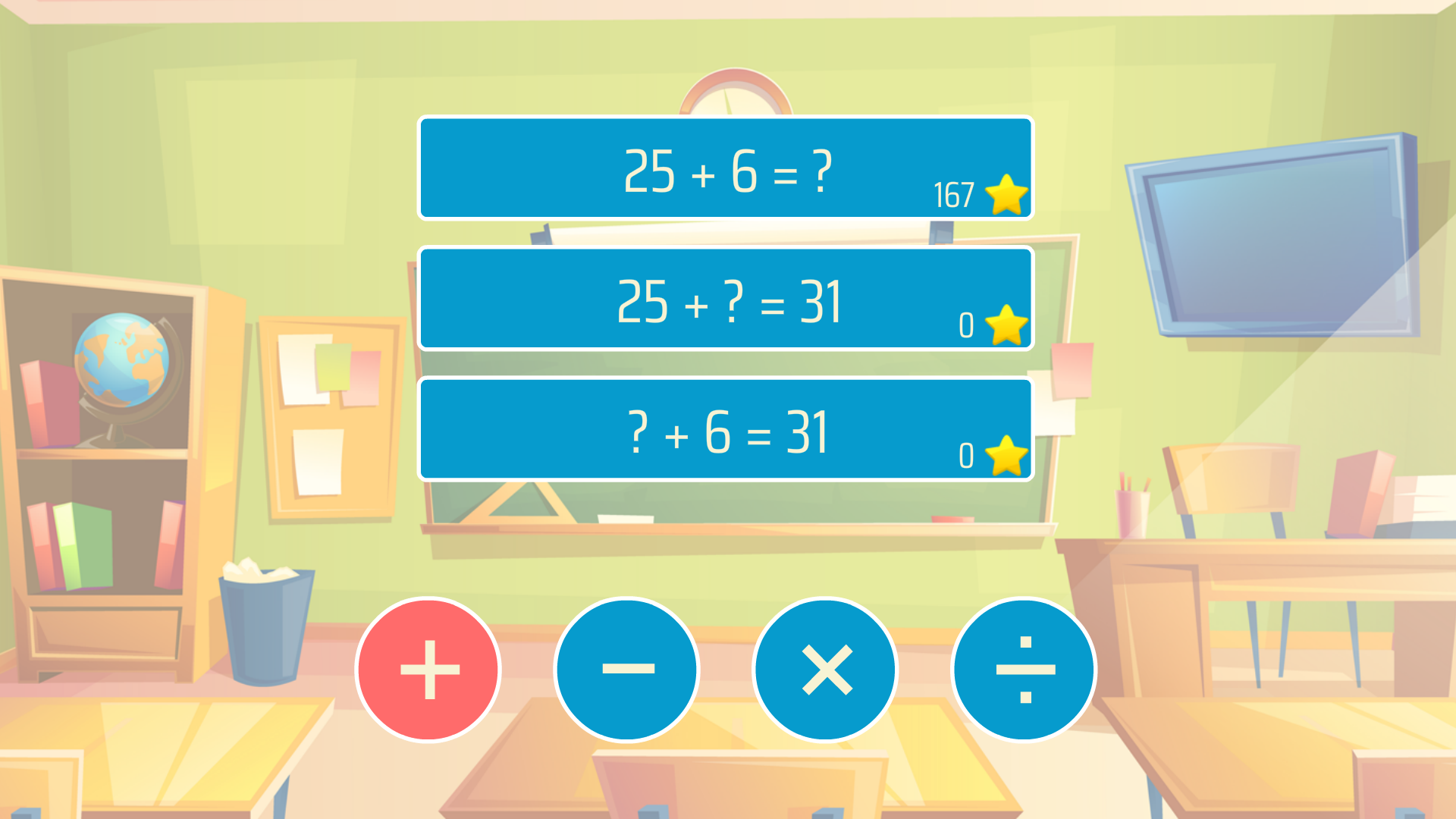Click the star on the ? + 6 = 31 banner
Image resolution: width=1456 pixels, height=819 pixels.
1005,456
